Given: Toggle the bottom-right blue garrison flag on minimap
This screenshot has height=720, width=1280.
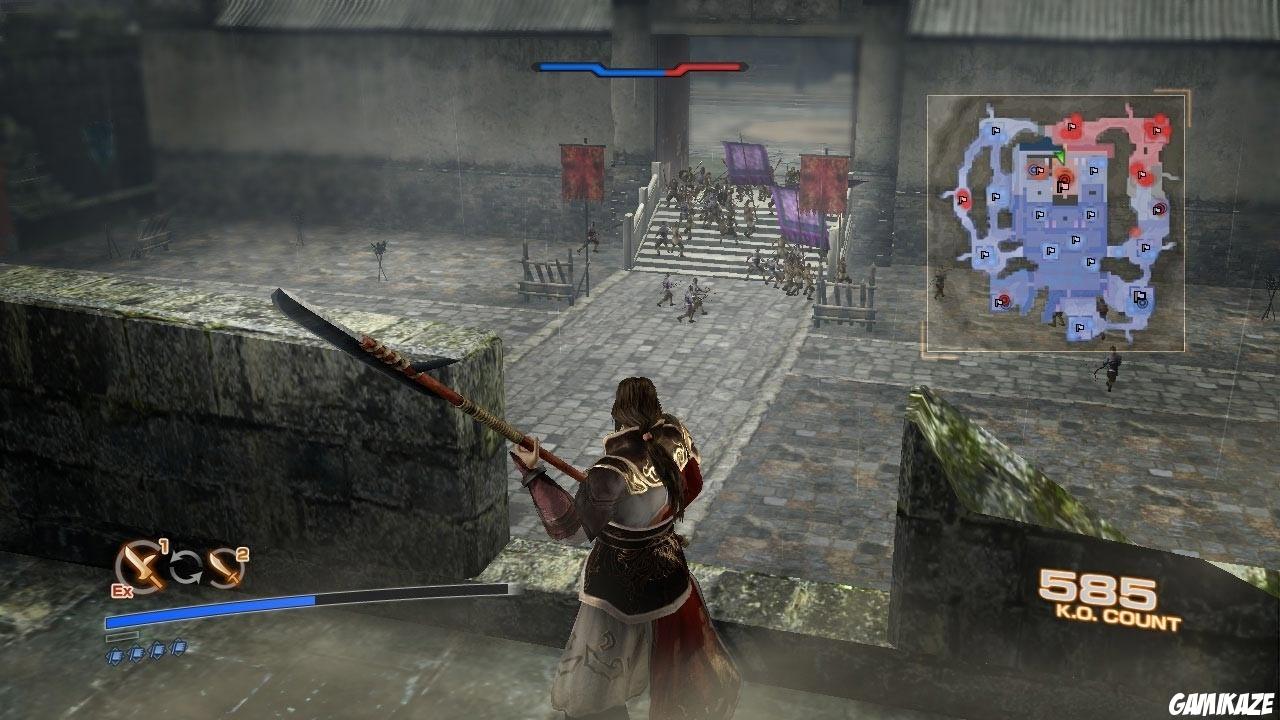Looking at the screenshot, I should point(1138,295).
